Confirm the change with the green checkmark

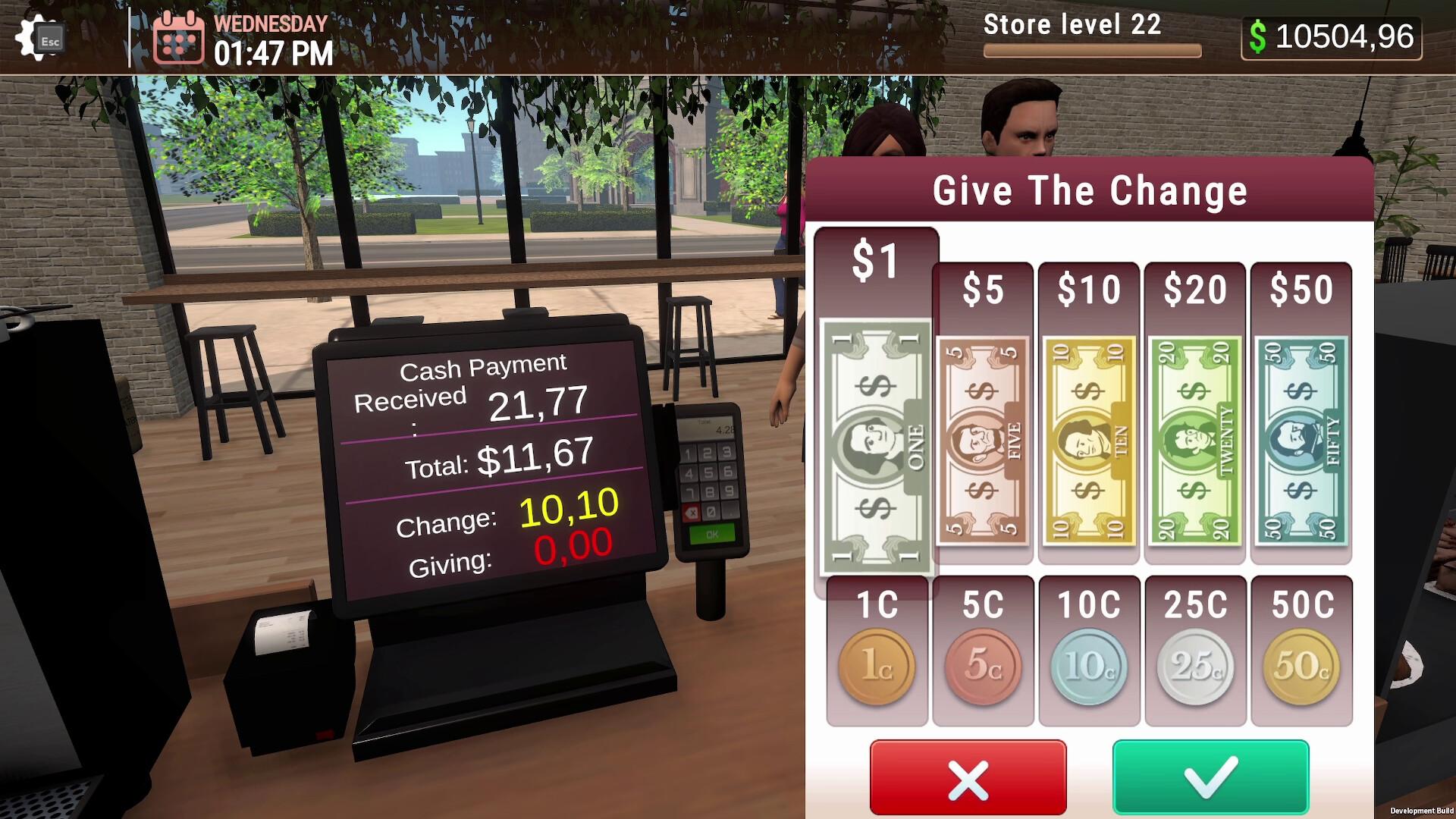click(1211, 775)
